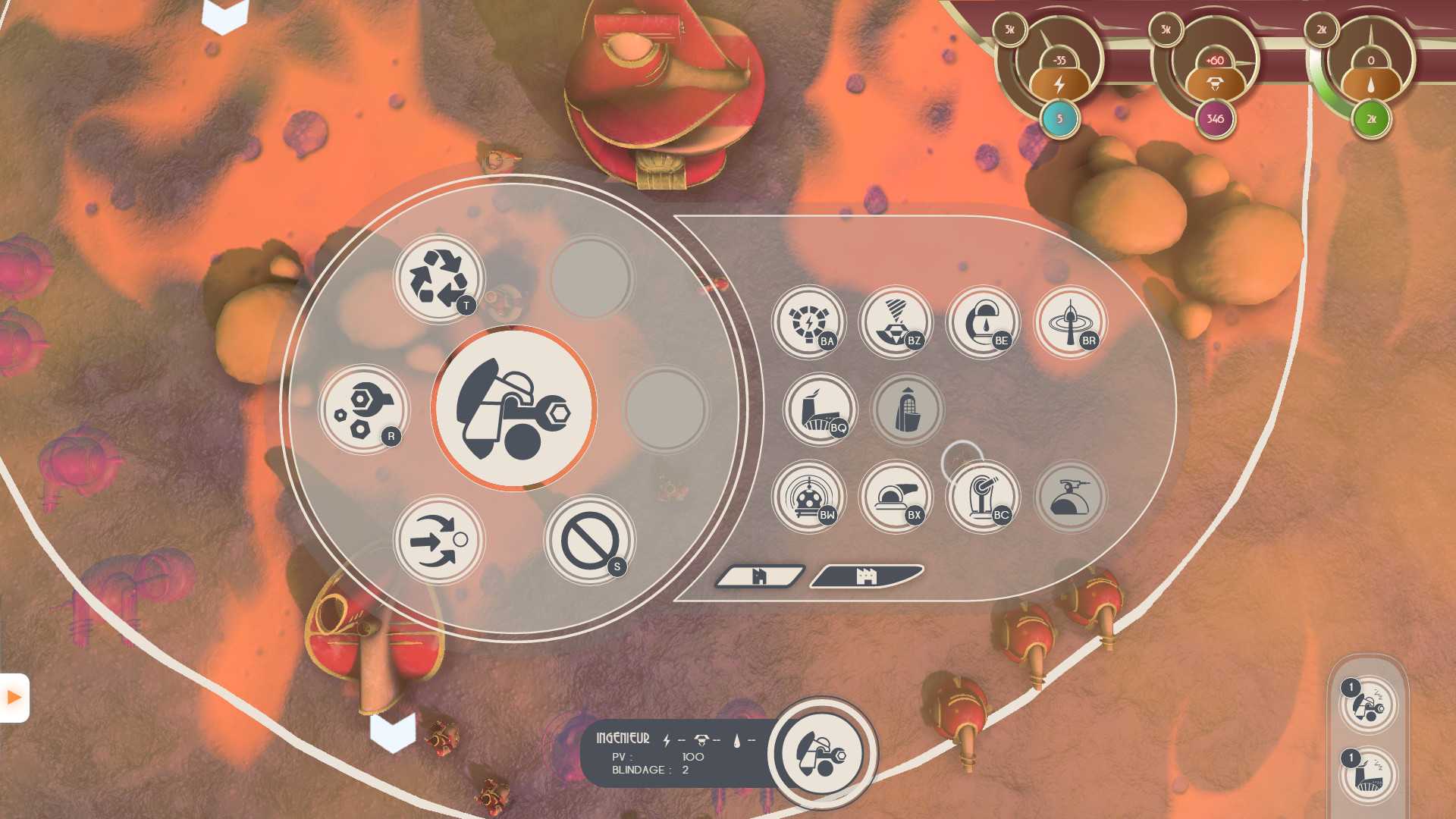The width and height of the screenshot is (1456, 819).
Task: Select the BW dome building icon
Action: [x=808, y=497]
